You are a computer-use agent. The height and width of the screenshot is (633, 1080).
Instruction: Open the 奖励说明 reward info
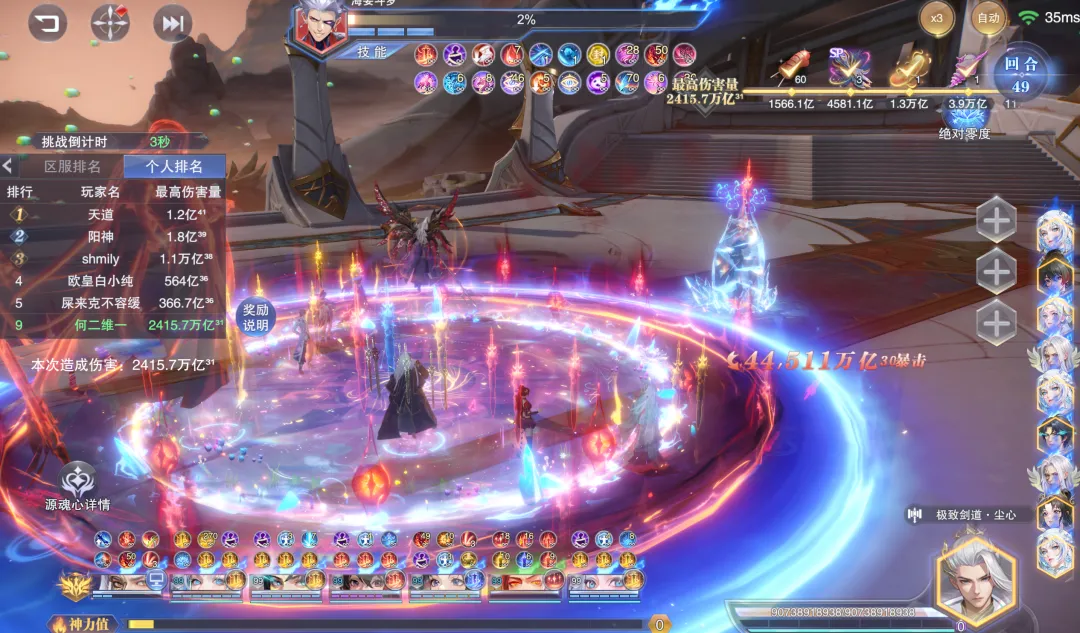click(x=255, y=318)
